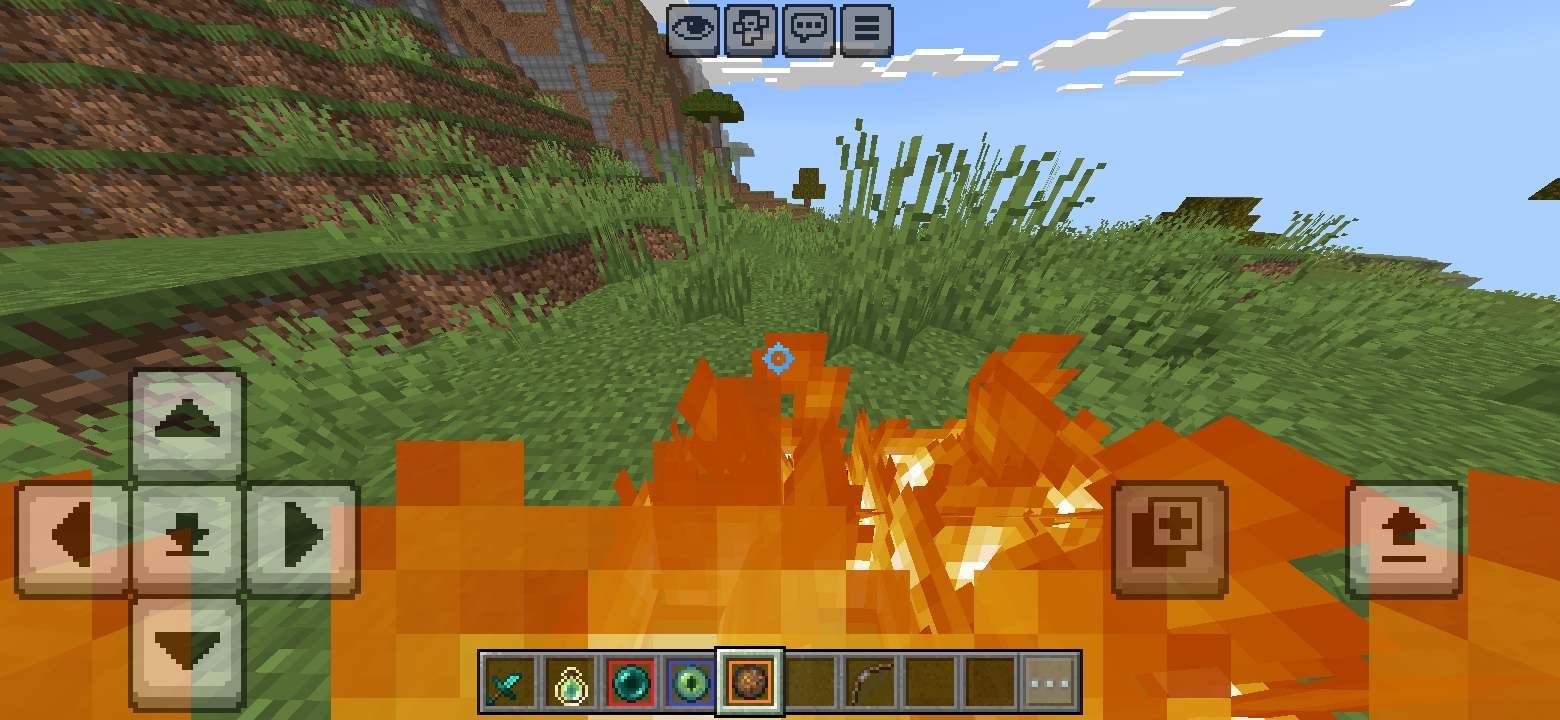
Task: Toggle the eye perspective view button
Action: pyautogui.click(x=693, y=29)
